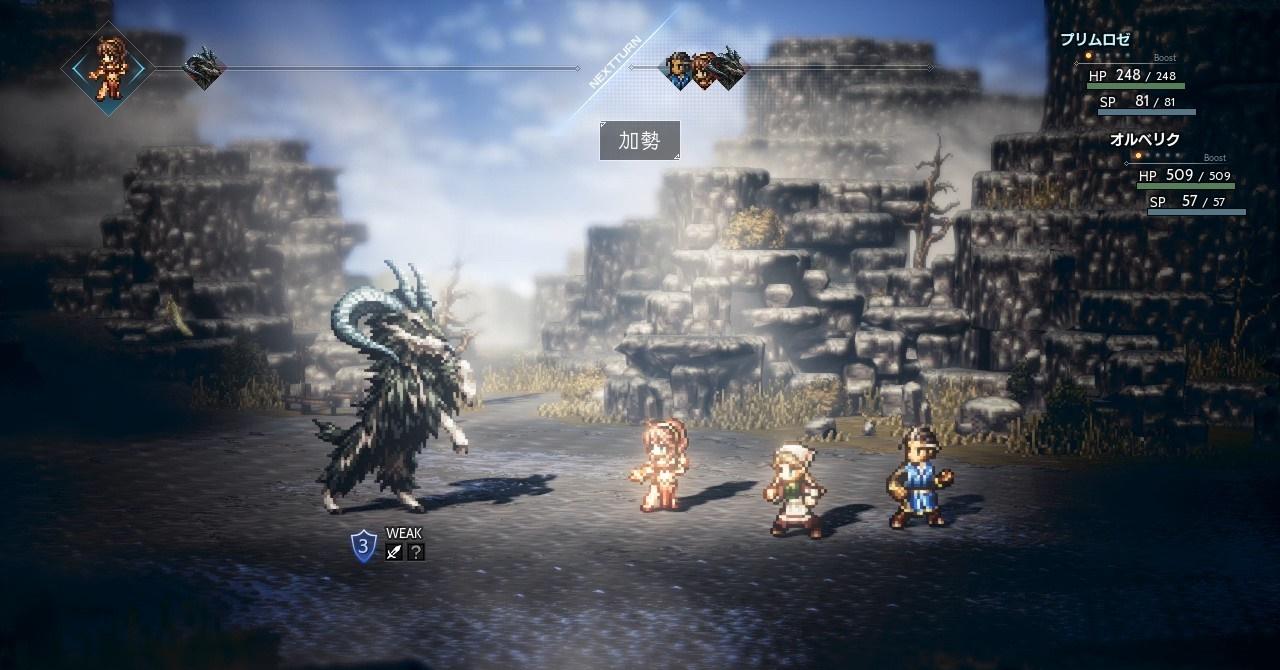Inspect the sword weakness icon
1280x670 pixels.
pyautogui.click(x=395, y=552)
